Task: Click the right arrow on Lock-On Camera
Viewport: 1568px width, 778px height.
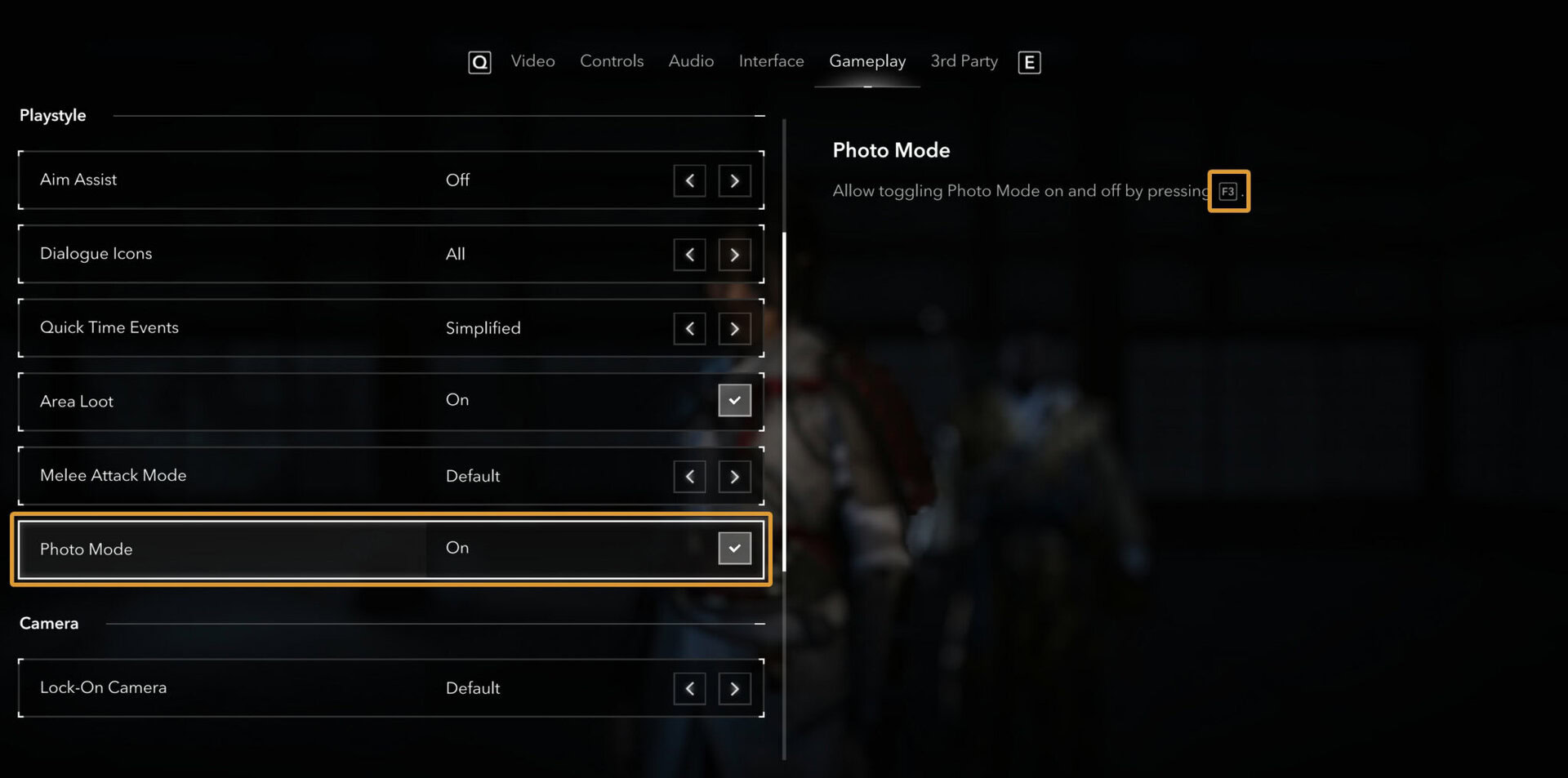Action: coord(734,688)
